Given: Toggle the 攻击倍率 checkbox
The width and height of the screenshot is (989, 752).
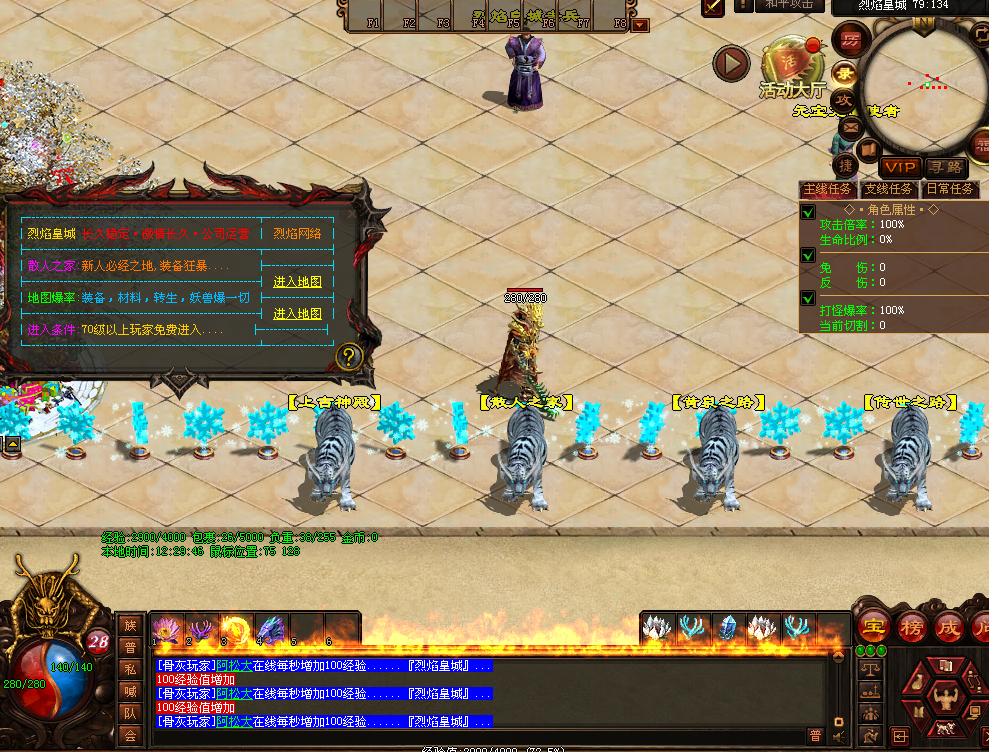Looking at the screenshot, I should coord(808,212).
